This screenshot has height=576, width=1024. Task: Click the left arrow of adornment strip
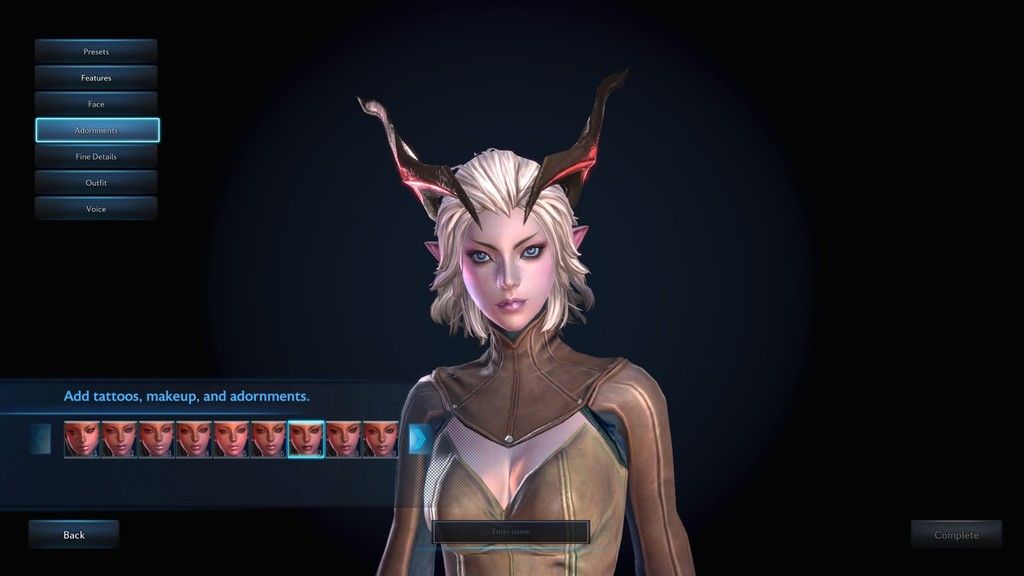tap(41, 438)
